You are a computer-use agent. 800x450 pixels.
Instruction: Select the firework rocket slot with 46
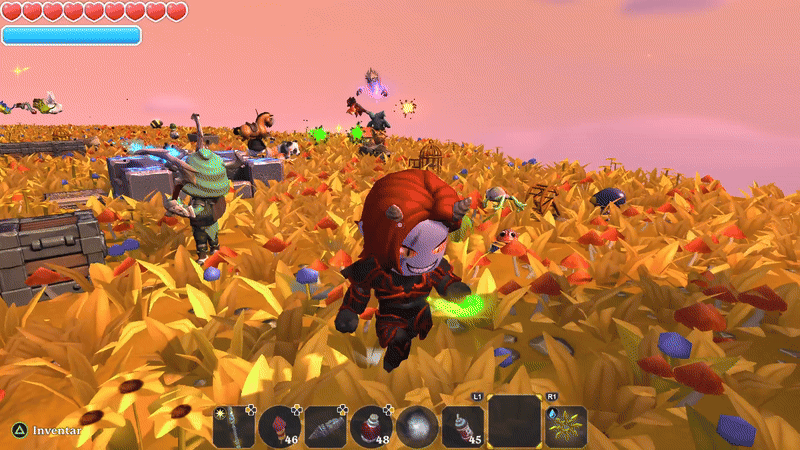coord(280,426)
